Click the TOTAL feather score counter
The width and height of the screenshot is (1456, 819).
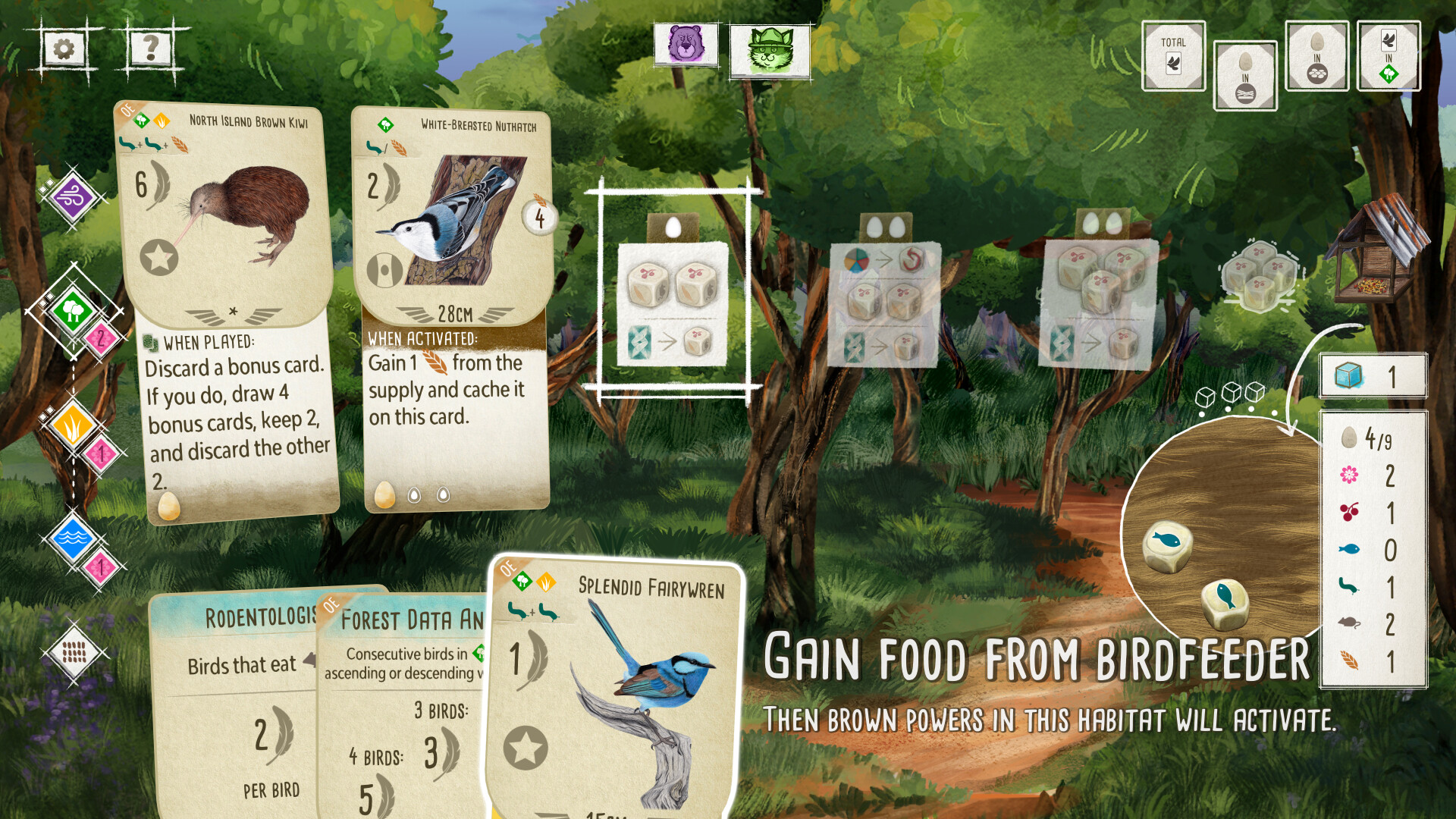(1173, 57)
